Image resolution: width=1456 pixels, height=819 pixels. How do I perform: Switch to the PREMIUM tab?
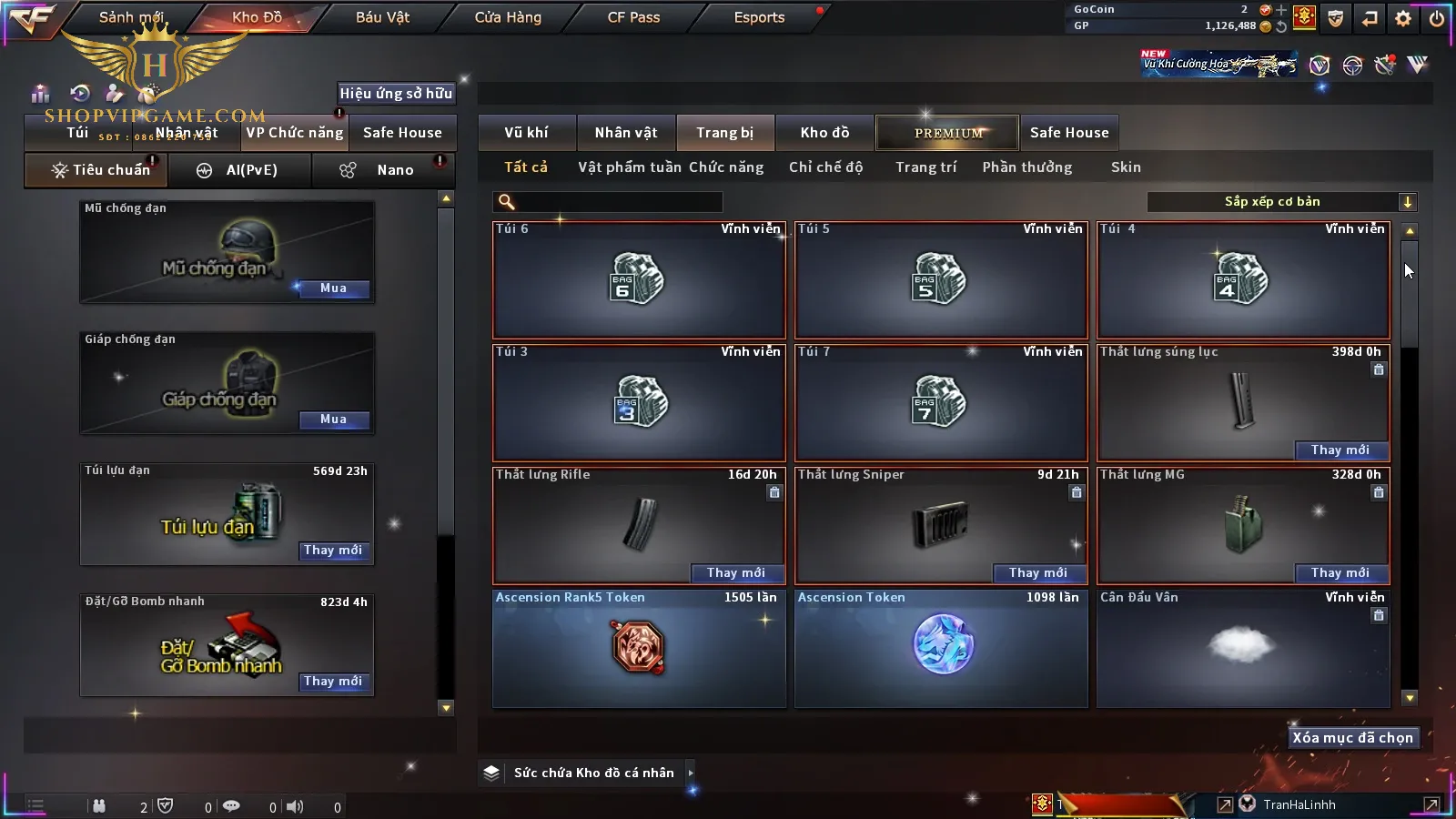[948, 133]
